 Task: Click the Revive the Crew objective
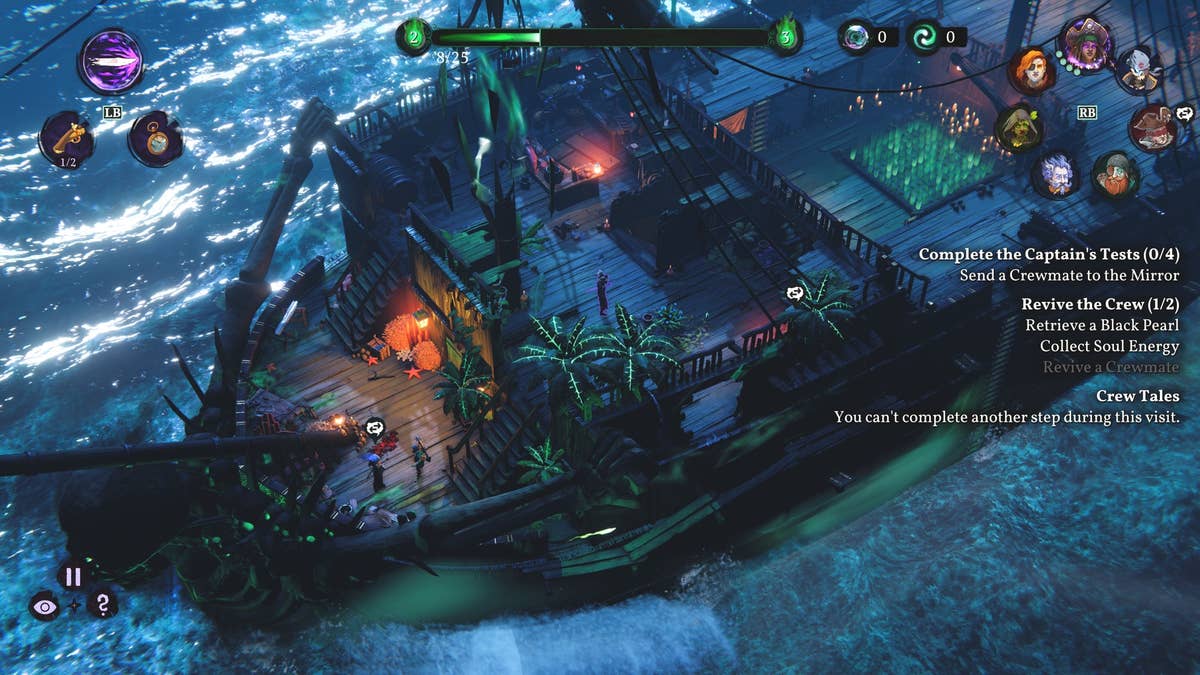(1100, 304)
